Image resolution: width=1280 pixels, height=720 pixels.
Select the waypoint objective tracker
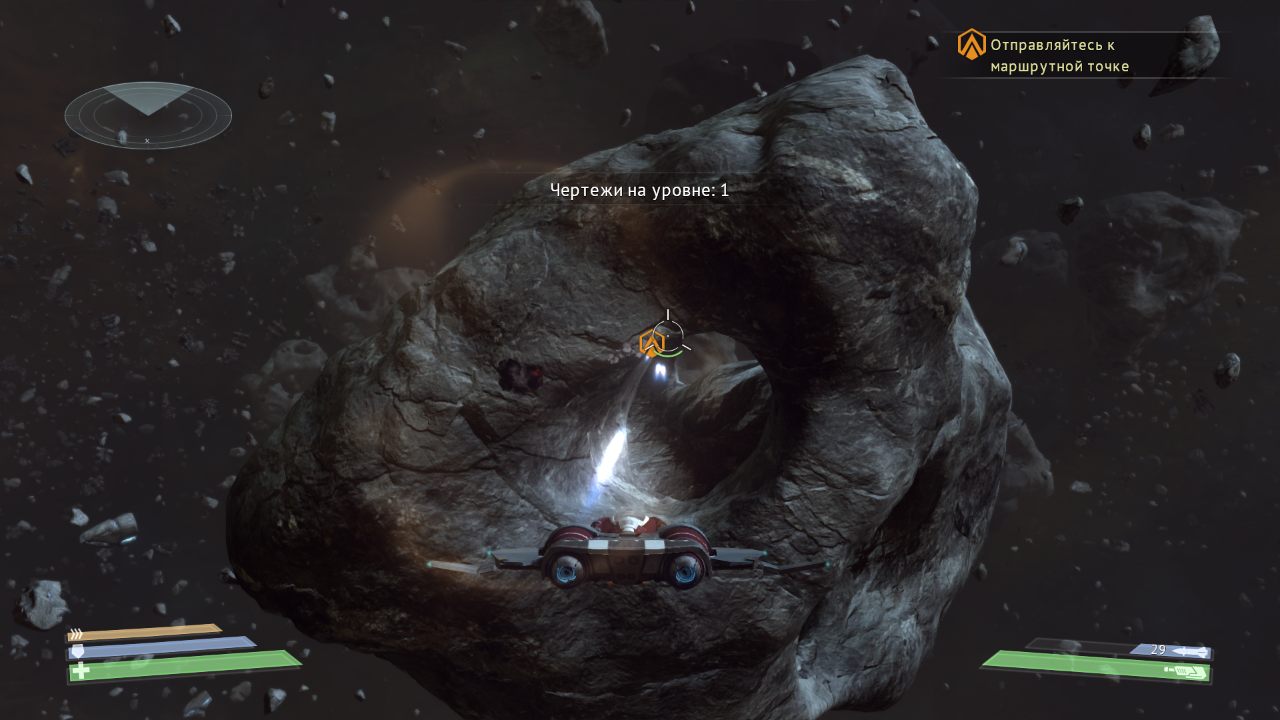pyautogui.click(x=1058, y=55)
